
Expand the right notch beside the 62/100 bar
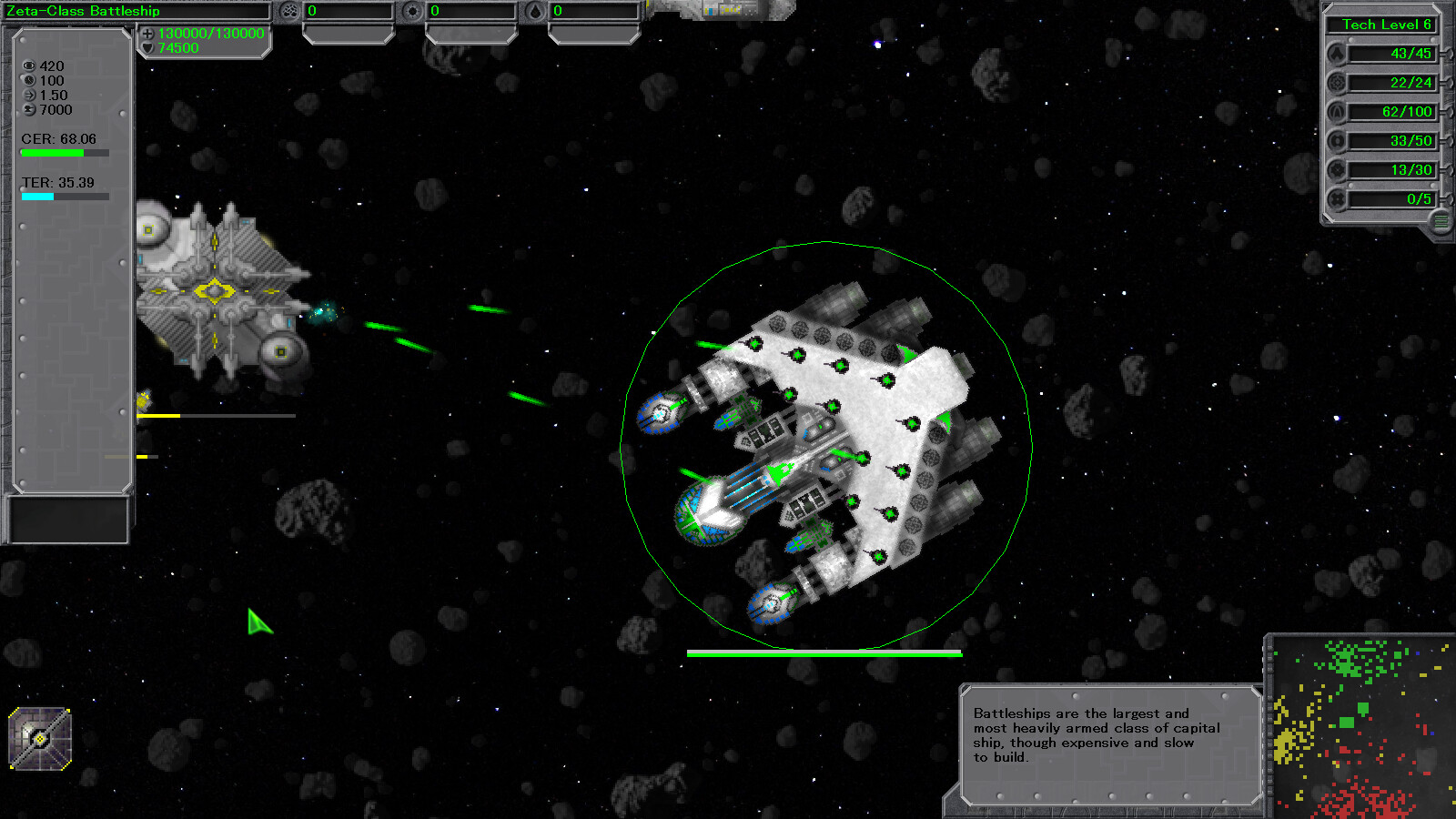1447,112
